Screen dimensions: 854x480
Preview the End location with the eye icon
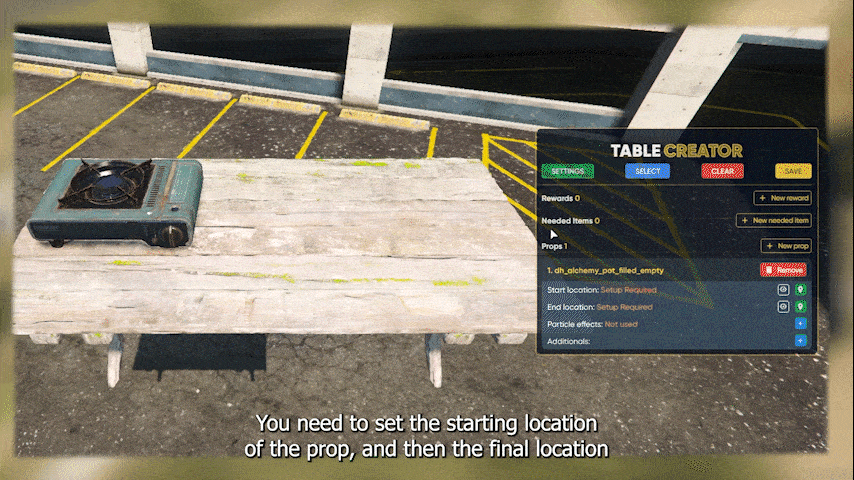click(784, 307)
